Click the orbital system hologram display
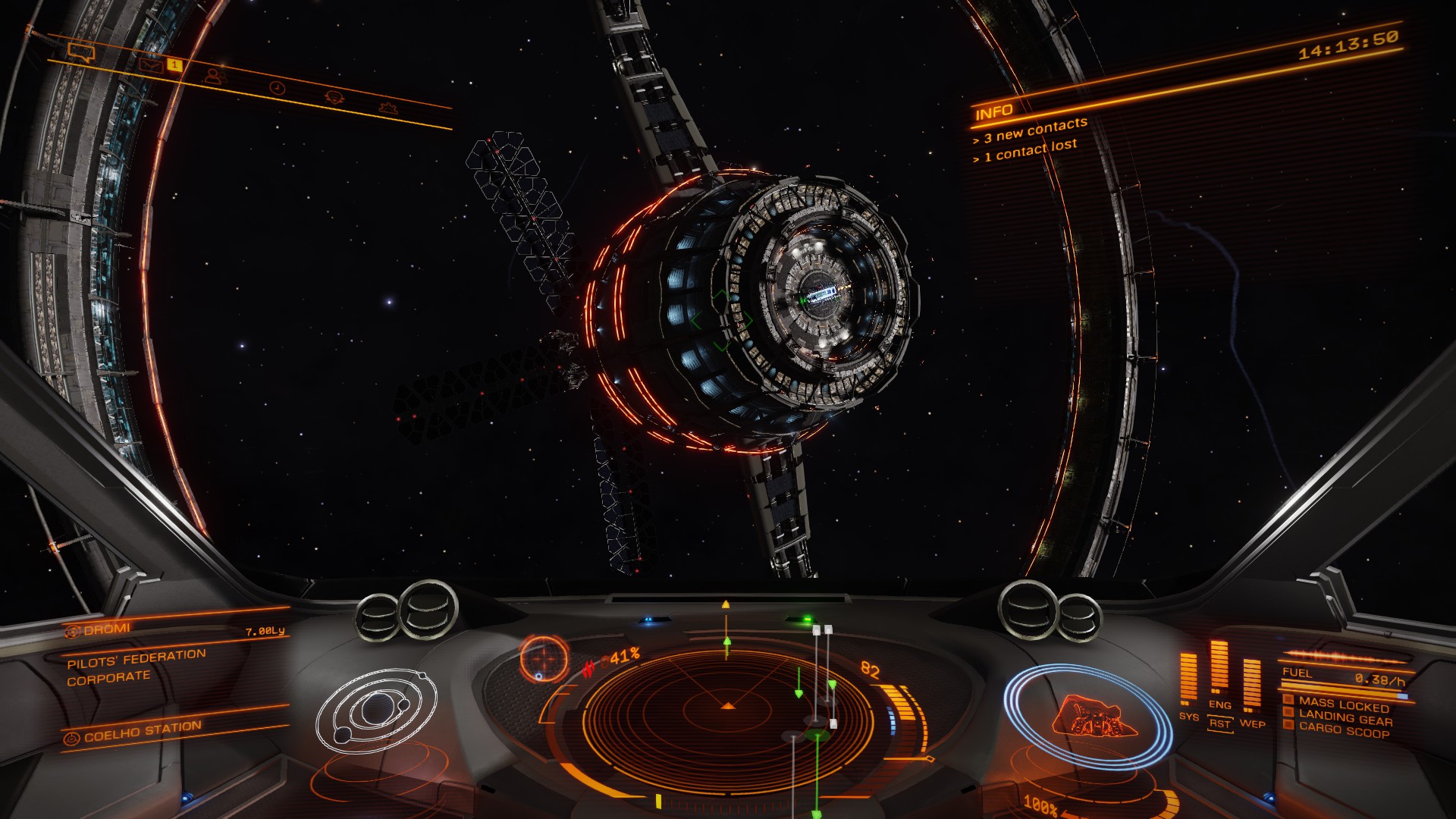The width and height of the screenshot is (1456, 819). 377,711
